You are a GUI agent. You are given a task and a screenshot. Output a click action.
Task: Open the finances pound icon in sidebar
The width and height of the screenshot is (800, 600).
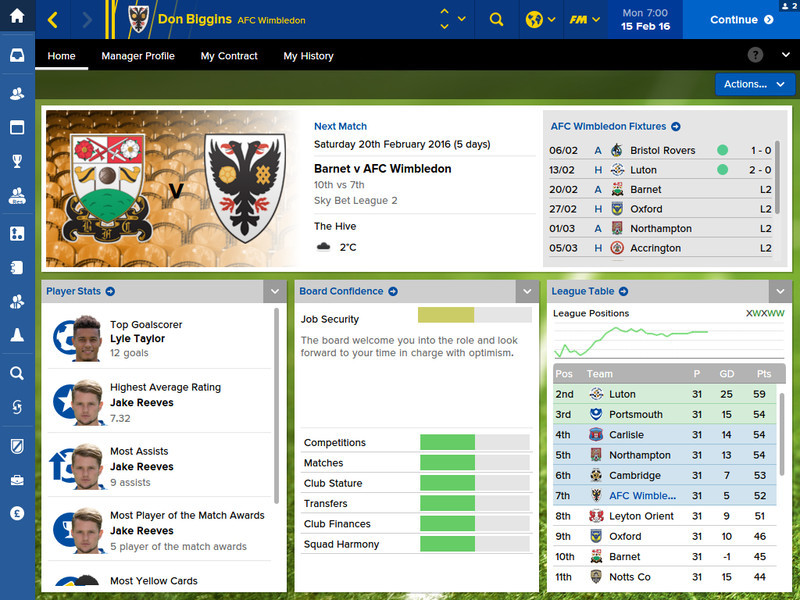(x=17, y=513)
